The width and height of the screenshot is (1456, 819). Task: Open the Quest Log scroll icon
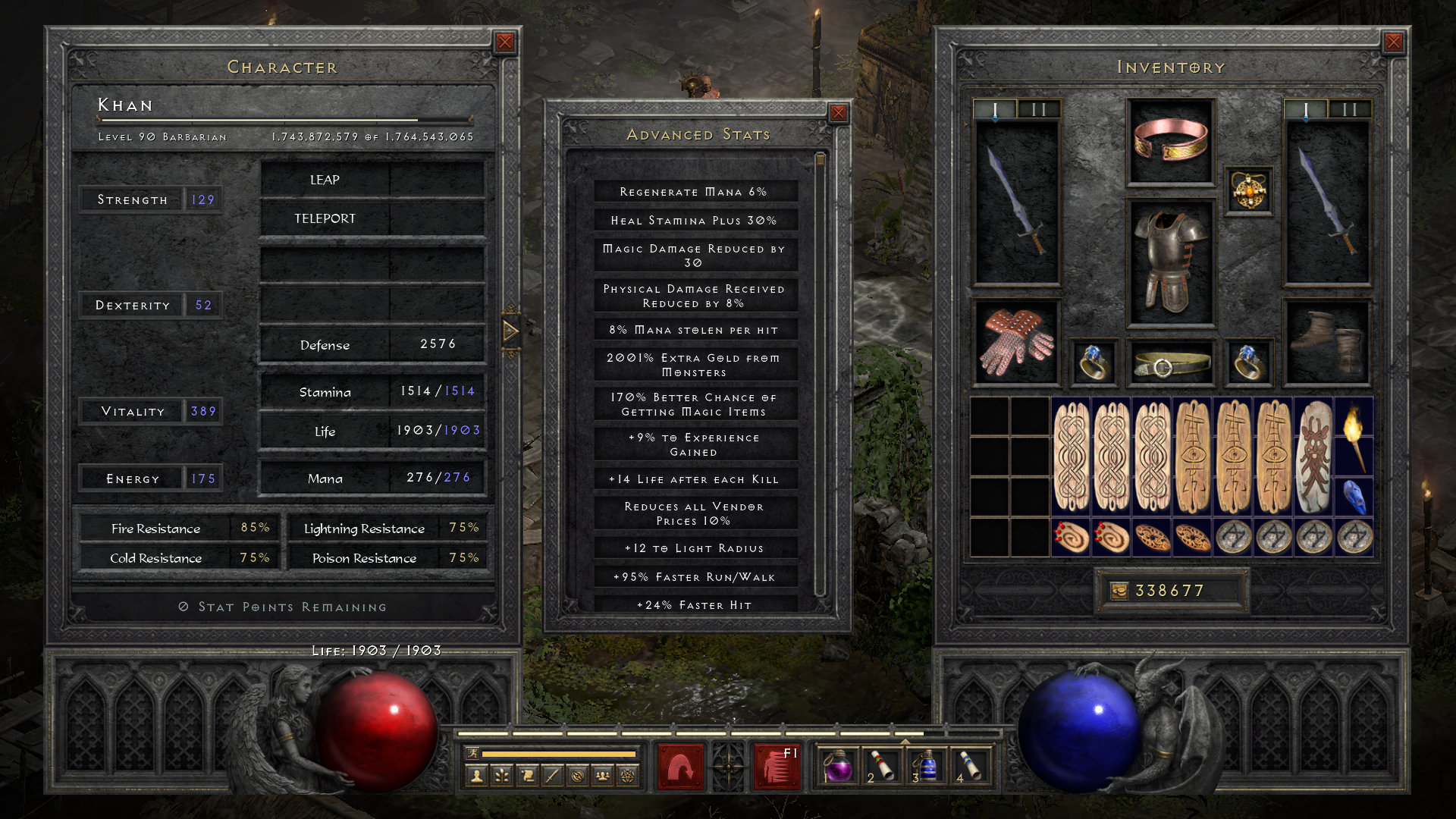tap(528, 774)
